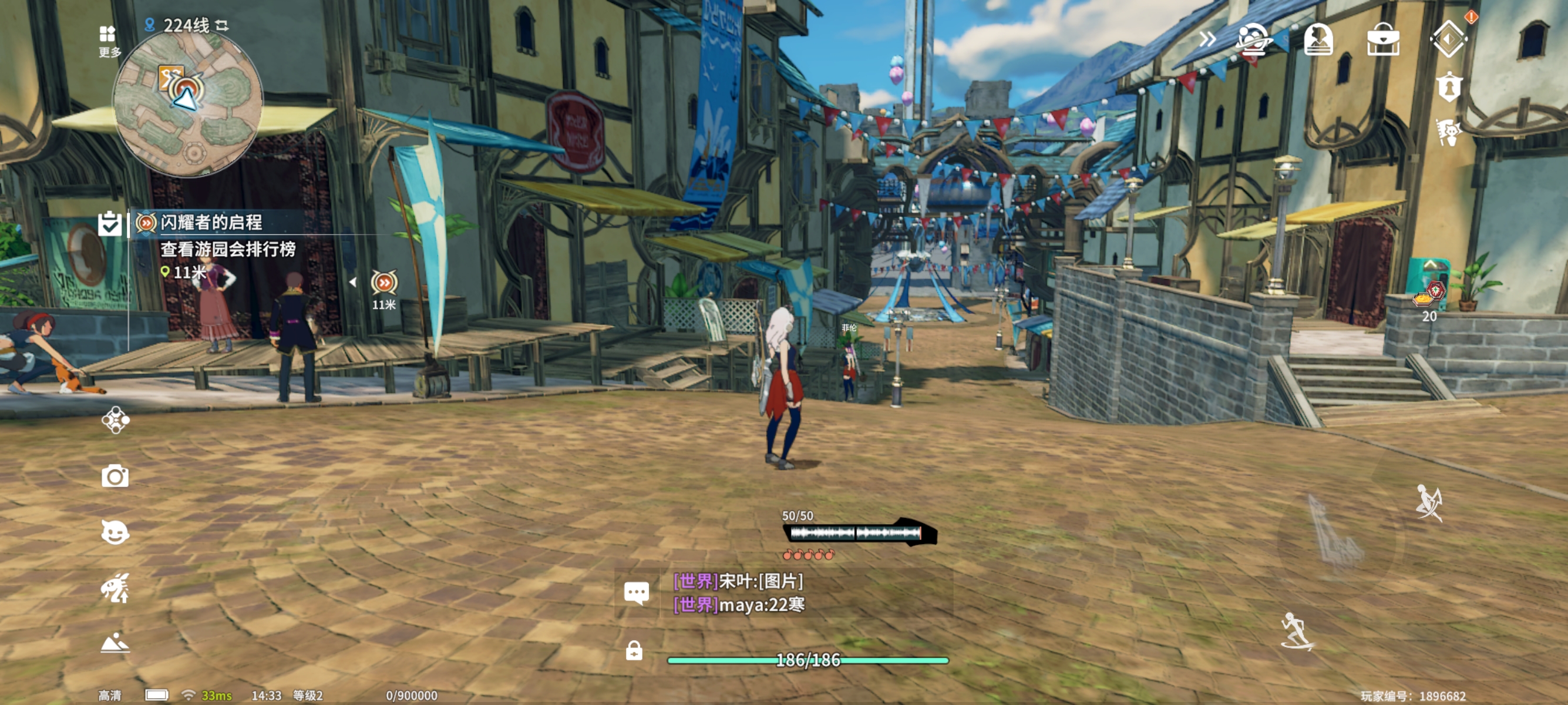1568x705 pixels.
Task: Open the character profile icon
Action: pyautogui.click(x=1318, y=39)
